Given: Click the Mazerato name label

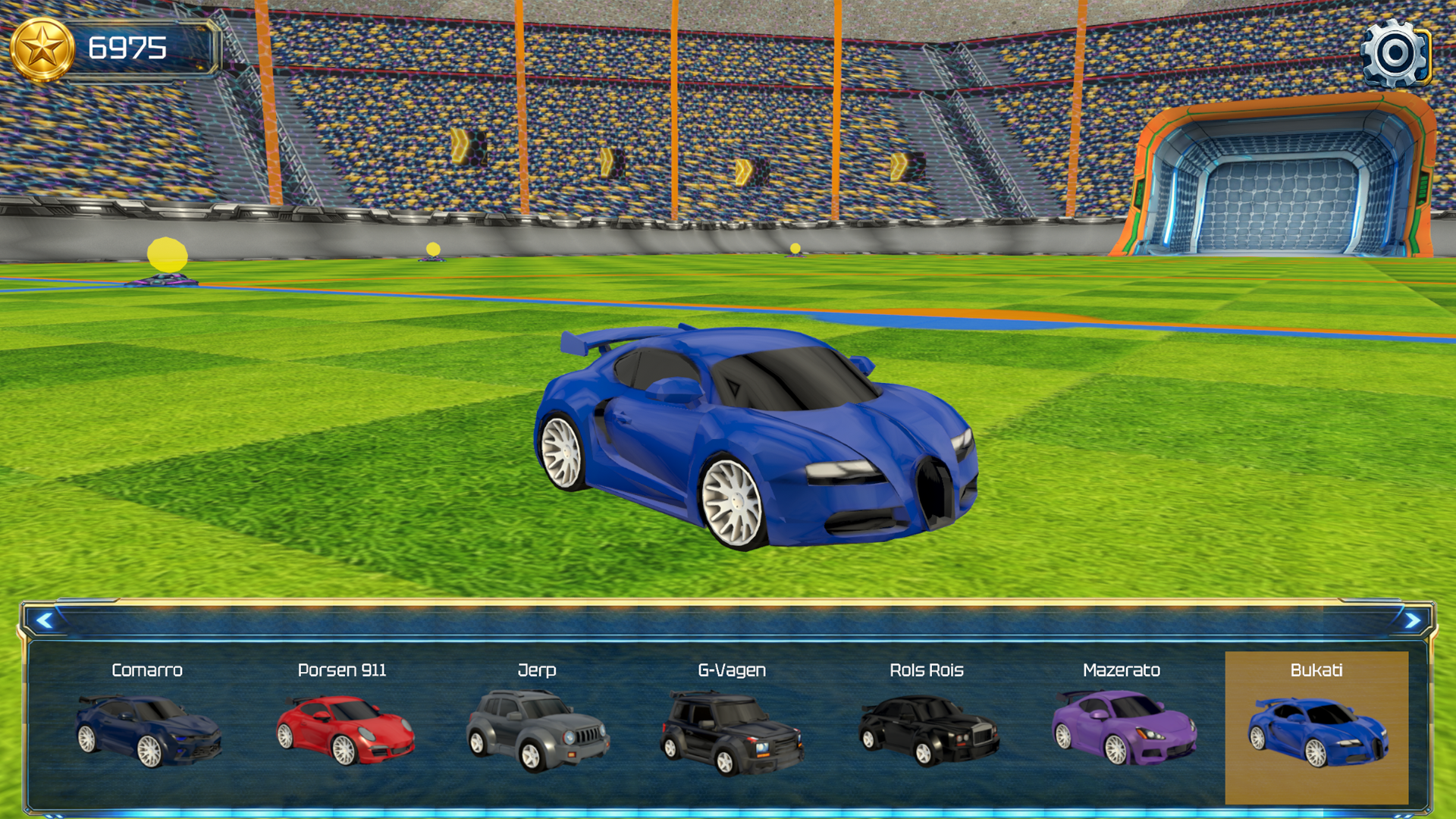Looking at the screenshot, I should click(1122, 670).
